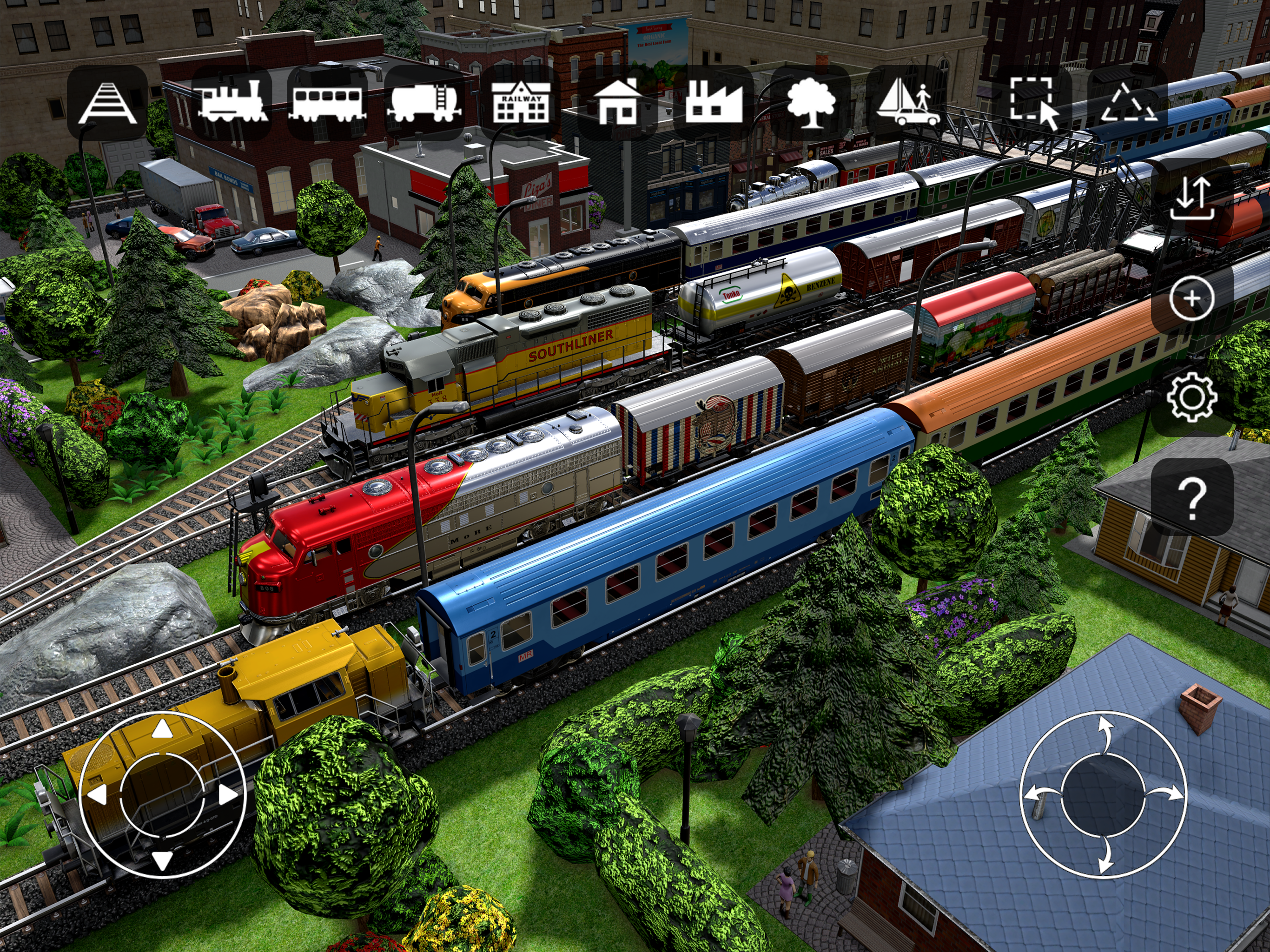Open the gear settings menu
This screenshot has height=952, width=1270.
1192,397
